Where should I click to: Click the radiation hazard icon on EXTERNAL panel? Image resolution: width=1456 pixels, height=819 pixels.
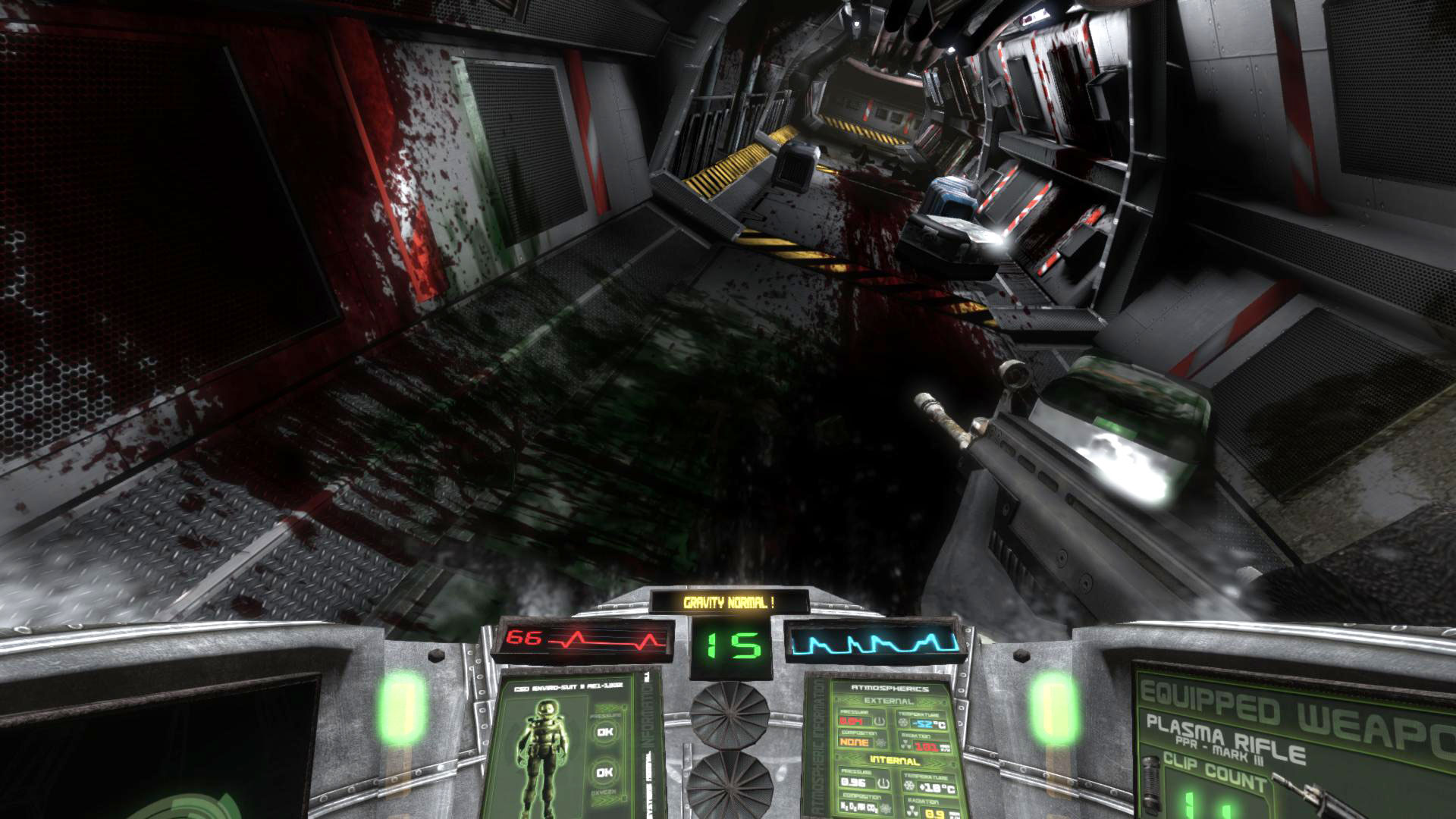[905, 744]
